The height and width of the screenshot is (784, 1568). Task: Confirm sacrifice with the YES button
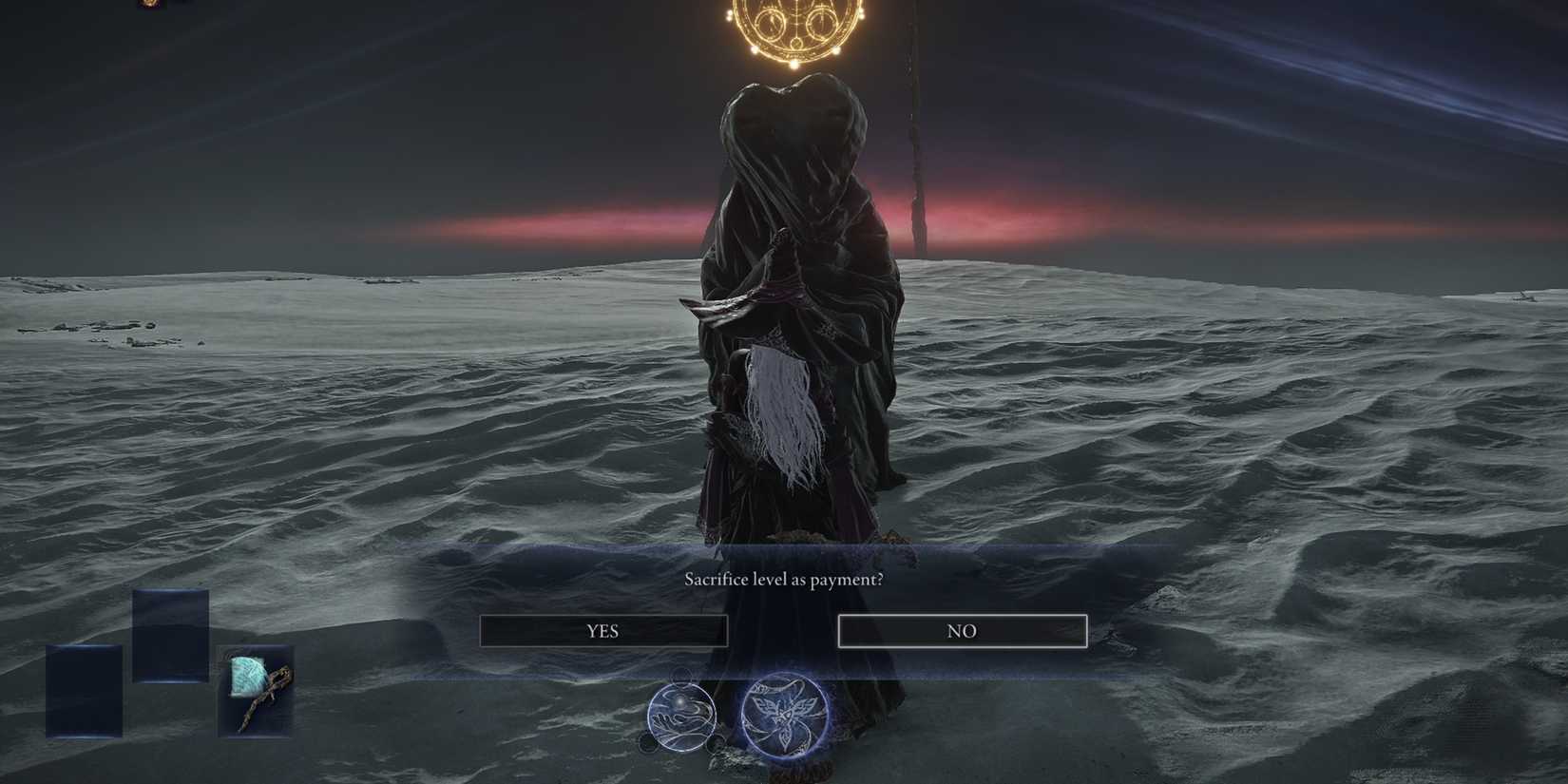tap(604, 630)
